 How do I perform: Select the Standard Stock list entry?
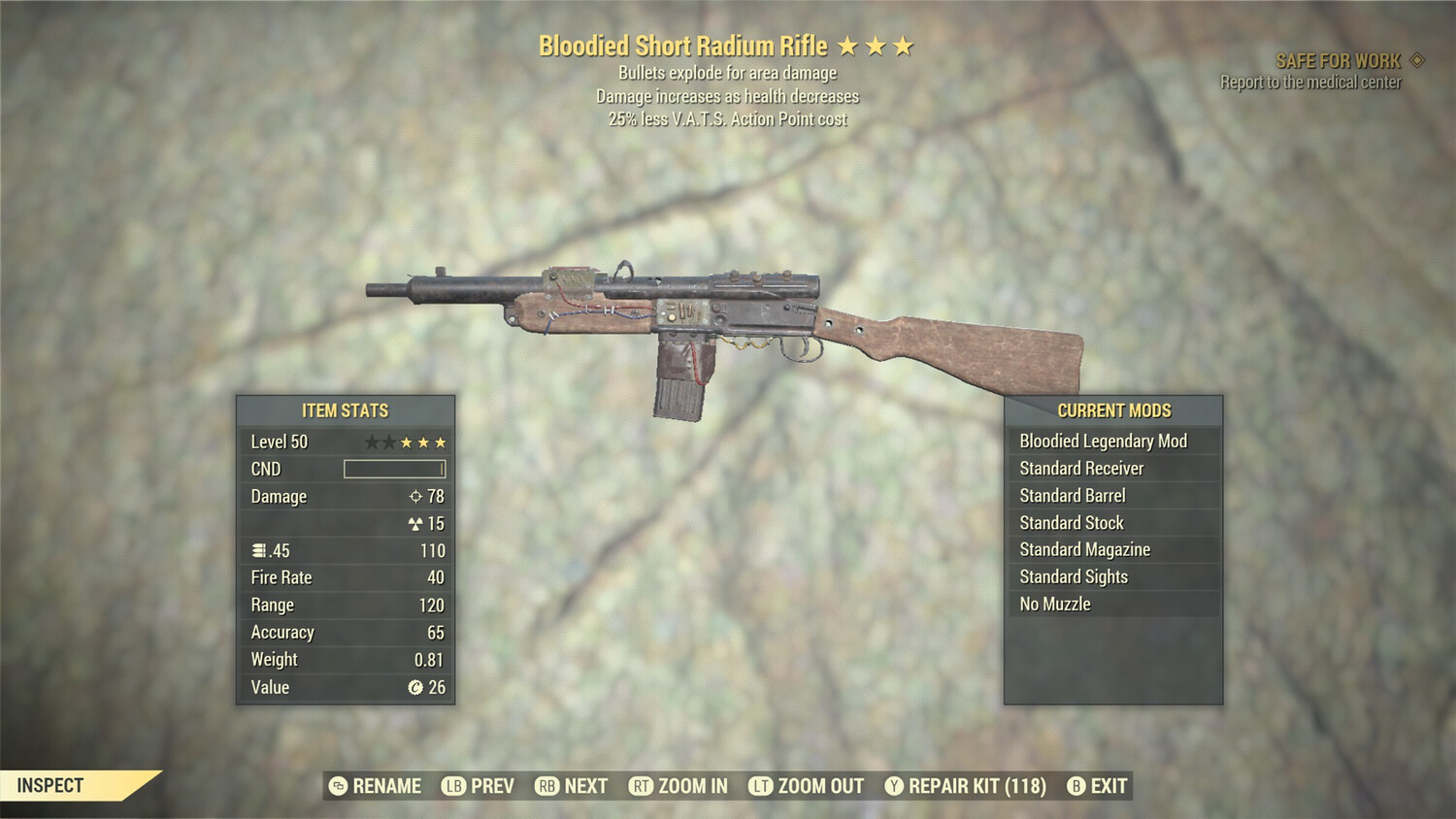[1070, 522]
